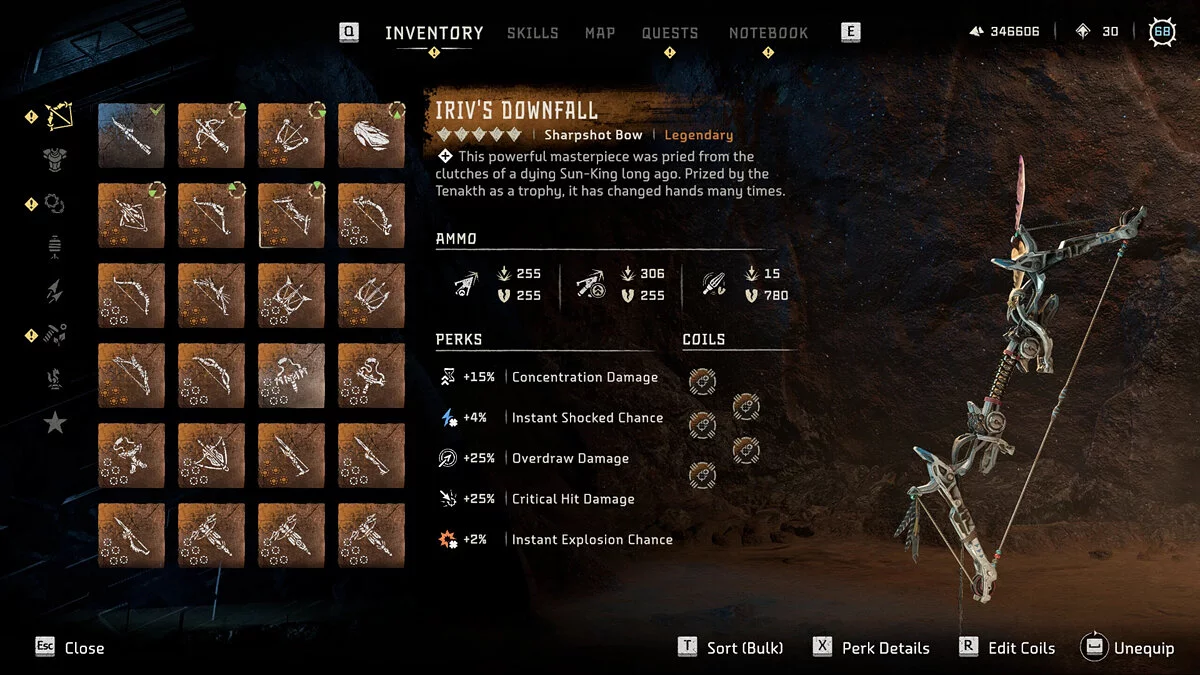This screenshot has width=1200, height=675.
Task: Open the armor outfits category
Action: (x=54, y=158)
